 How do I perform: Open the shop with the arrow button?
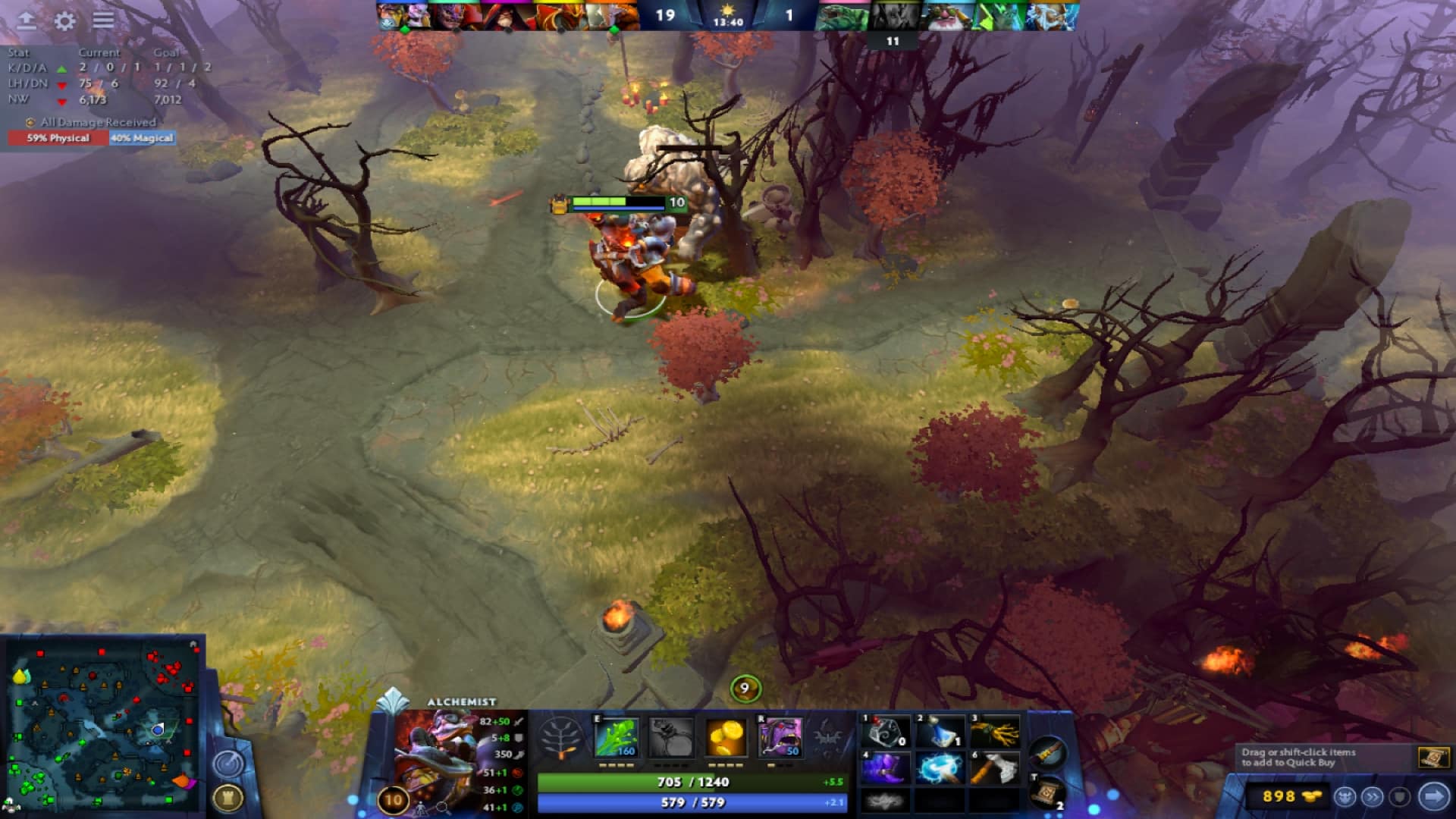click(1433, 796)
